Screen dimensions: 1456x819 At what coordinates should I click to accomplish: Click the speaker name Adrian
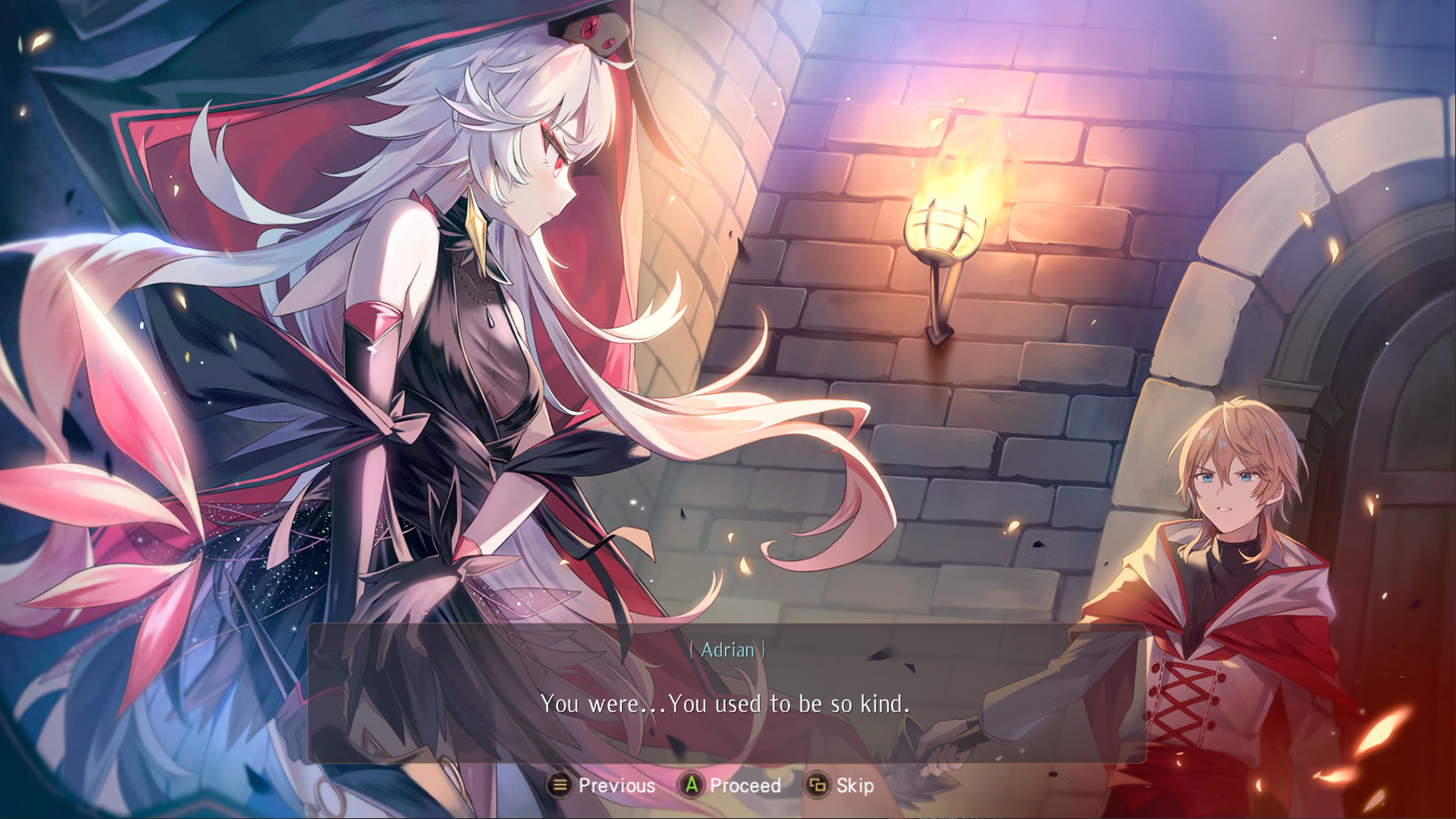click(x=727, y=650)
